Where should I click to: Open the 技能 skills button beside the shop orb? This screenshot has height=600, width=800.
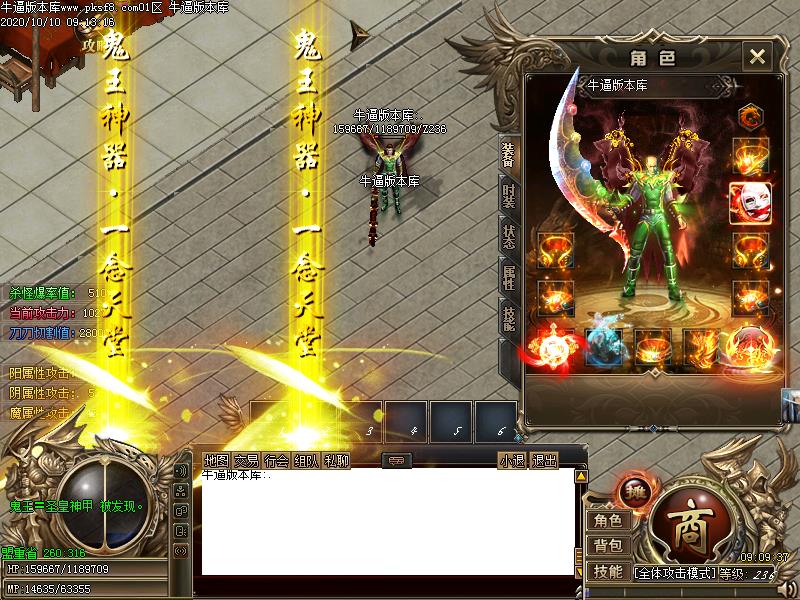pyautogui.click(x=607, y=572)
